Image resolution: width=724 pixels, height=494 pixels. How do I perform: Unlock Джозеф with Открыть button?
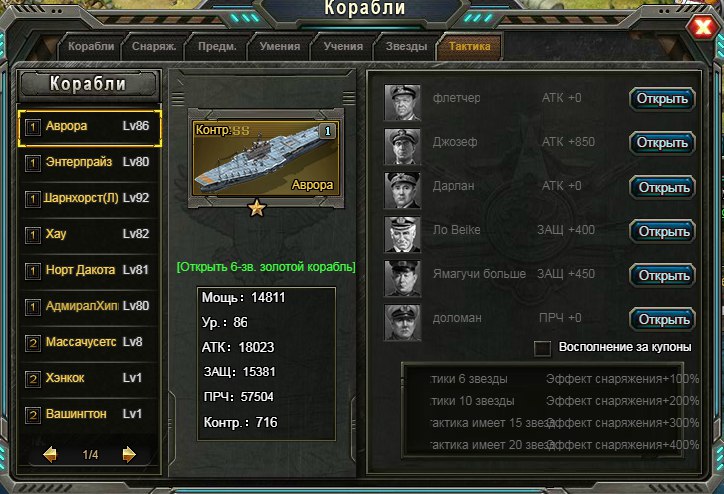point(661,143)
